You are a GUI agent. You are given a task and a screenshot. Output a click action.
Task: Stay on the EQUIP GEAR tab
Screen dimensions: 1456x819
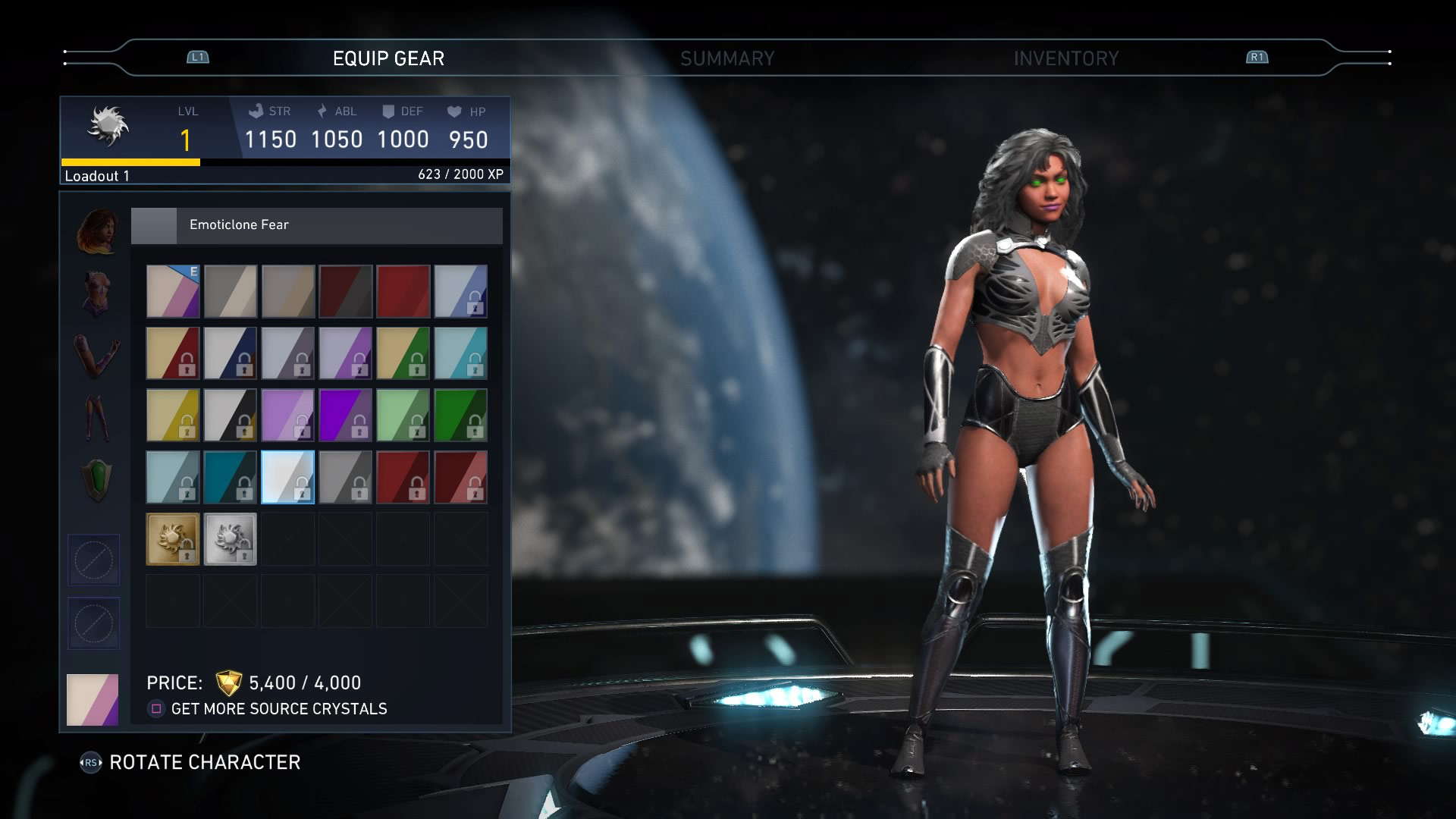(388, 57)
